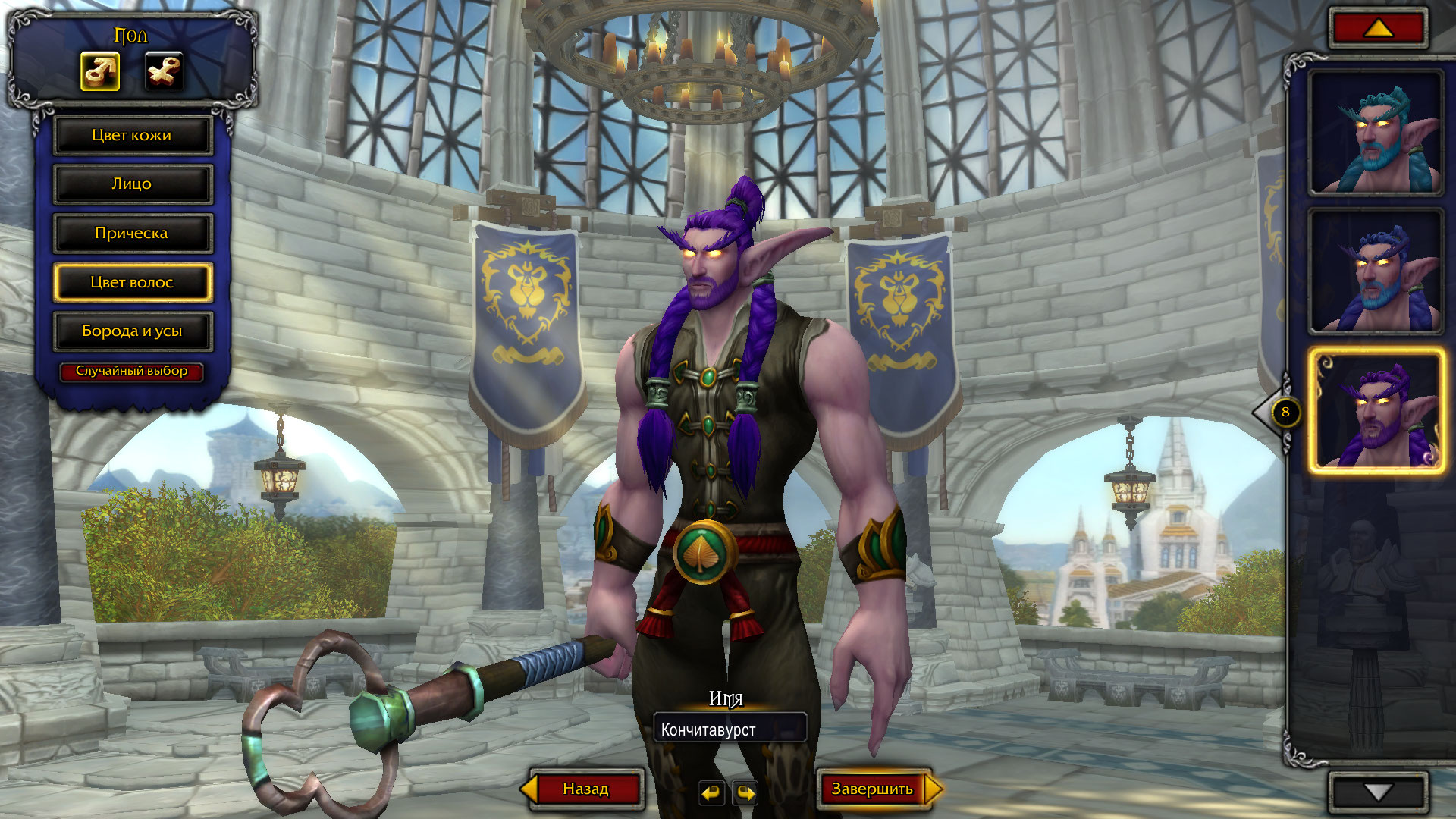1456x819 pixels.
Task: Open the Борода и усы category
Action: pyautogui.click(x=132, y=331)
